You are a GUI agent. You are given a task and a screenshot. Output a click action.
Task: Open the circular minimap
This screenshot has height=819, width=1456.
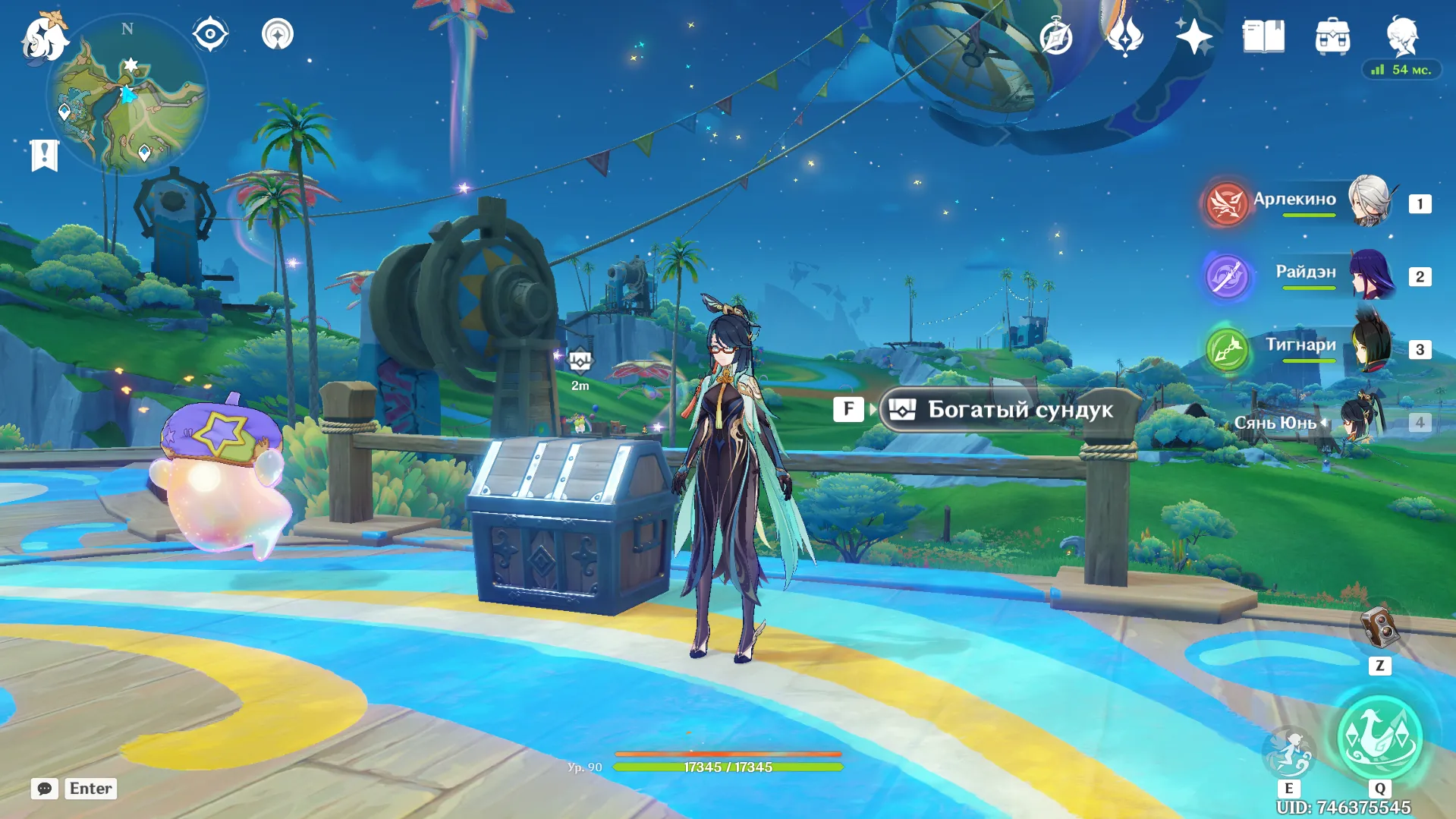pos(127,96)
